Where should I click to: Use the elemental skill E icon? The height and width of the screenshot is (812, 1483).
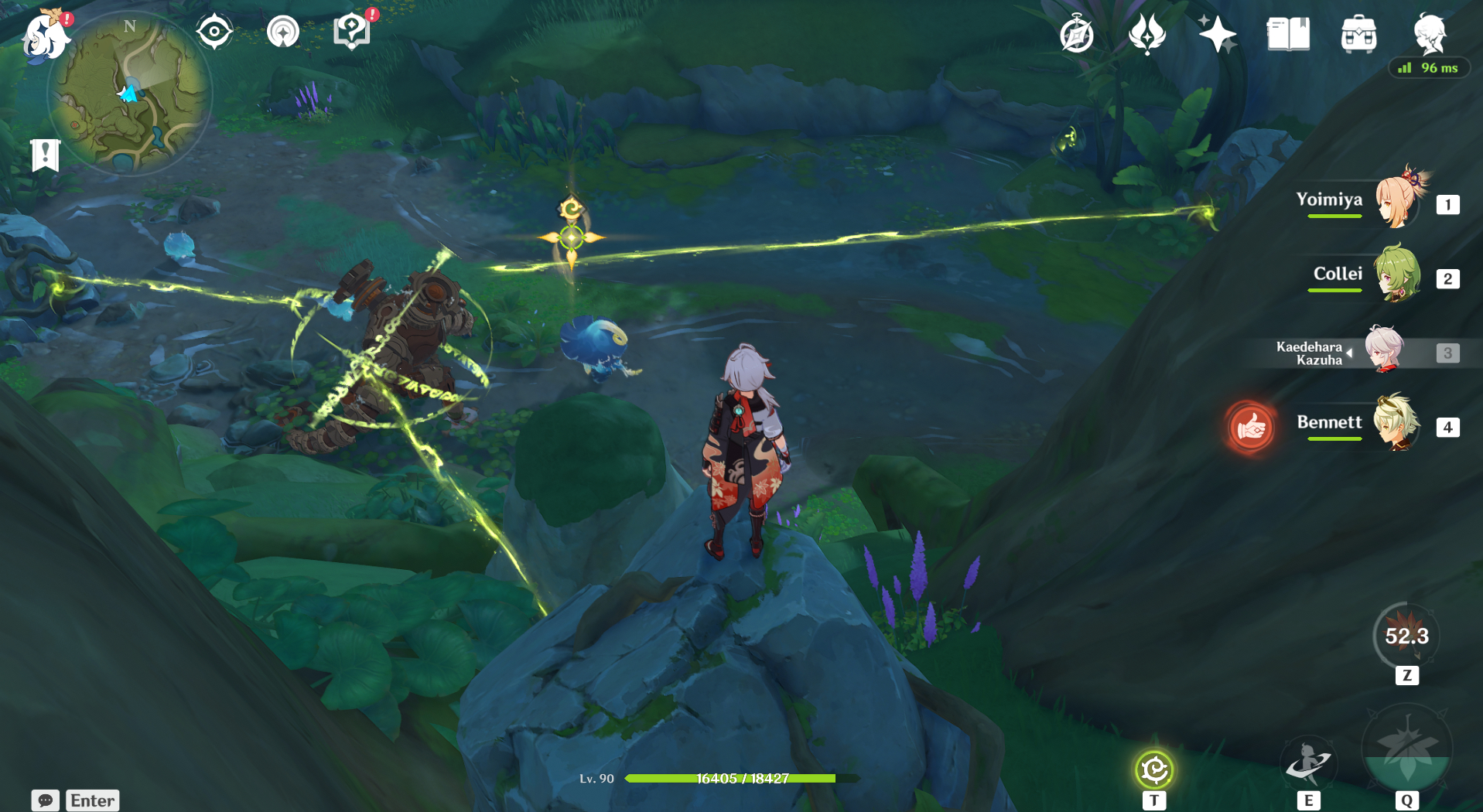(1308, 763)
